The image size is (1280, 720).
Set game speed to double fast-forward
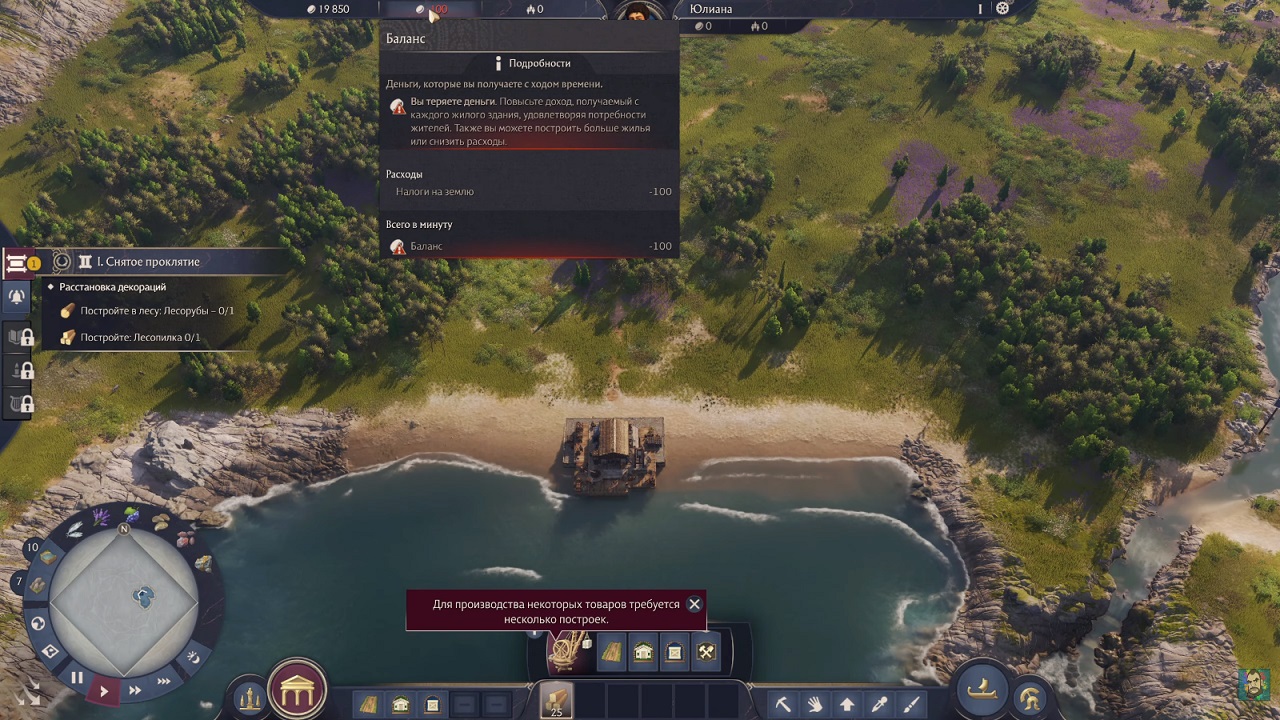(135, 690)
